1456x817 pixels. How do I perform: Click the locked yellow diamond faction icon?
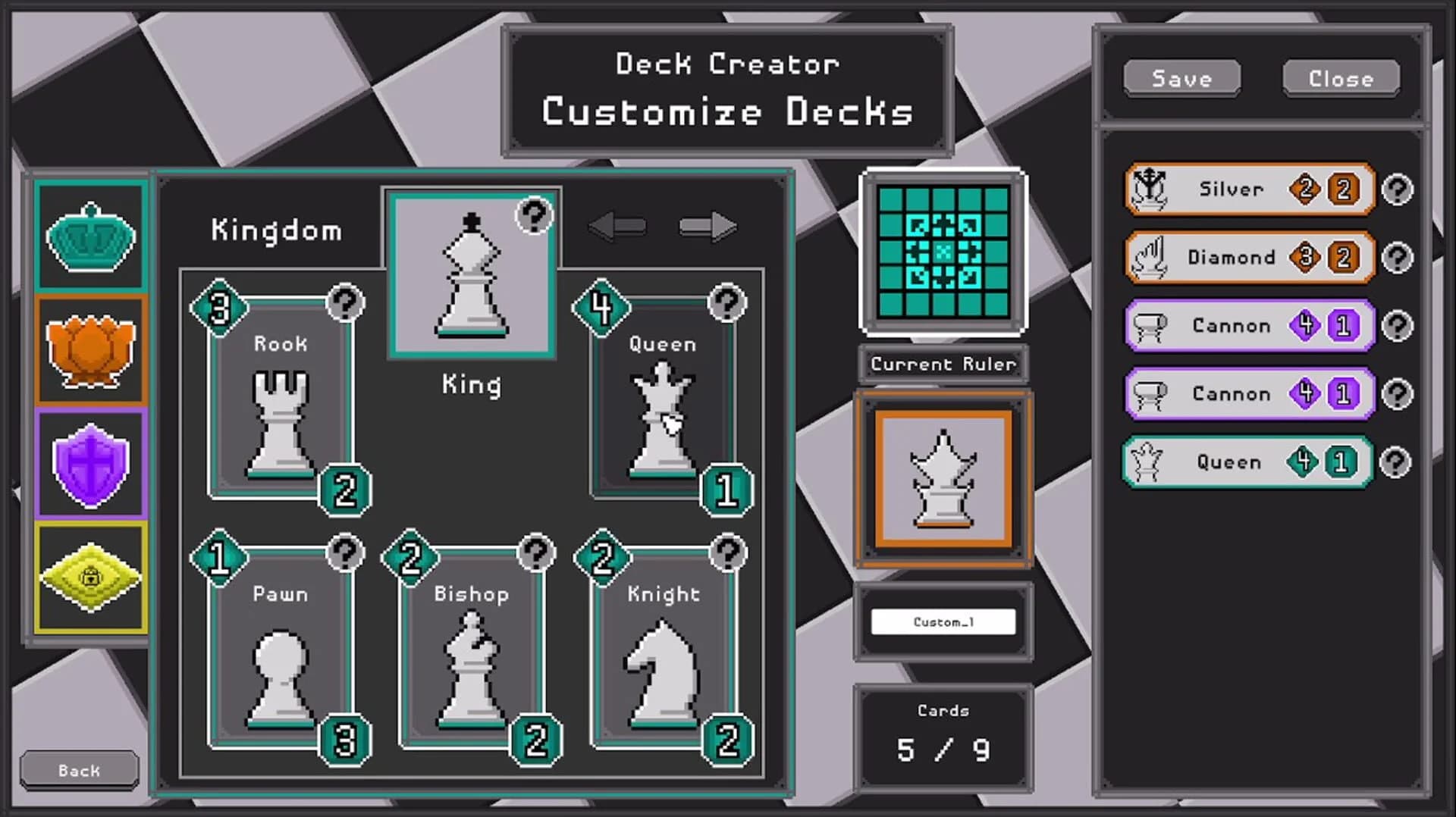pos(90,578)
